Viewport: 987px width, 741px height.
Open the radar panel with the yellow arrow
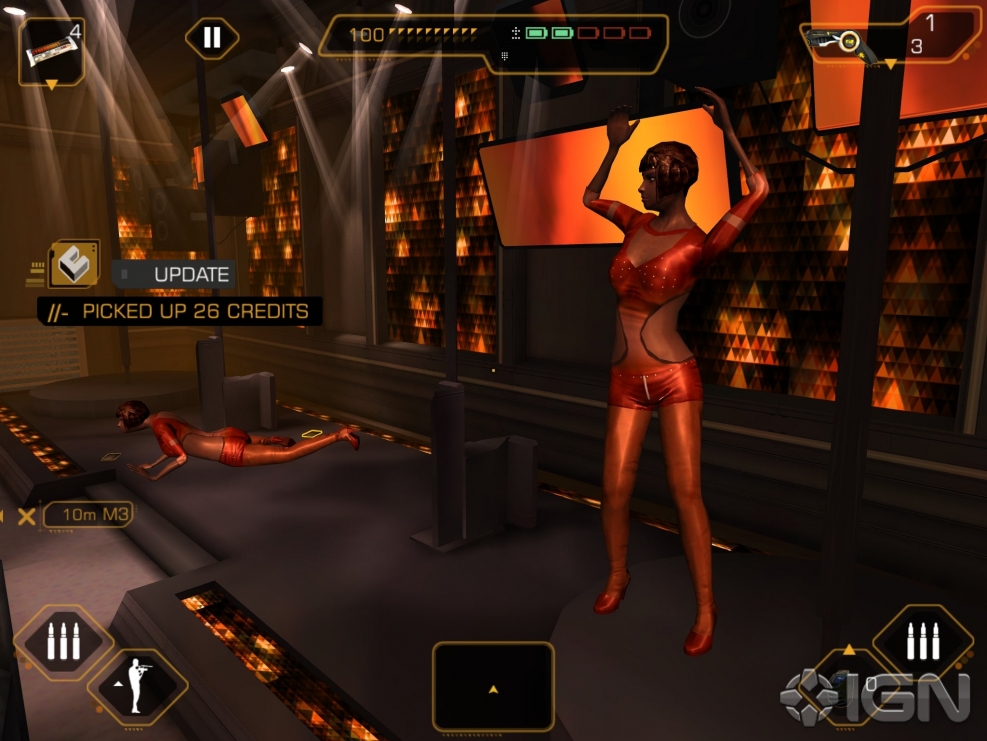pos(493,686)
